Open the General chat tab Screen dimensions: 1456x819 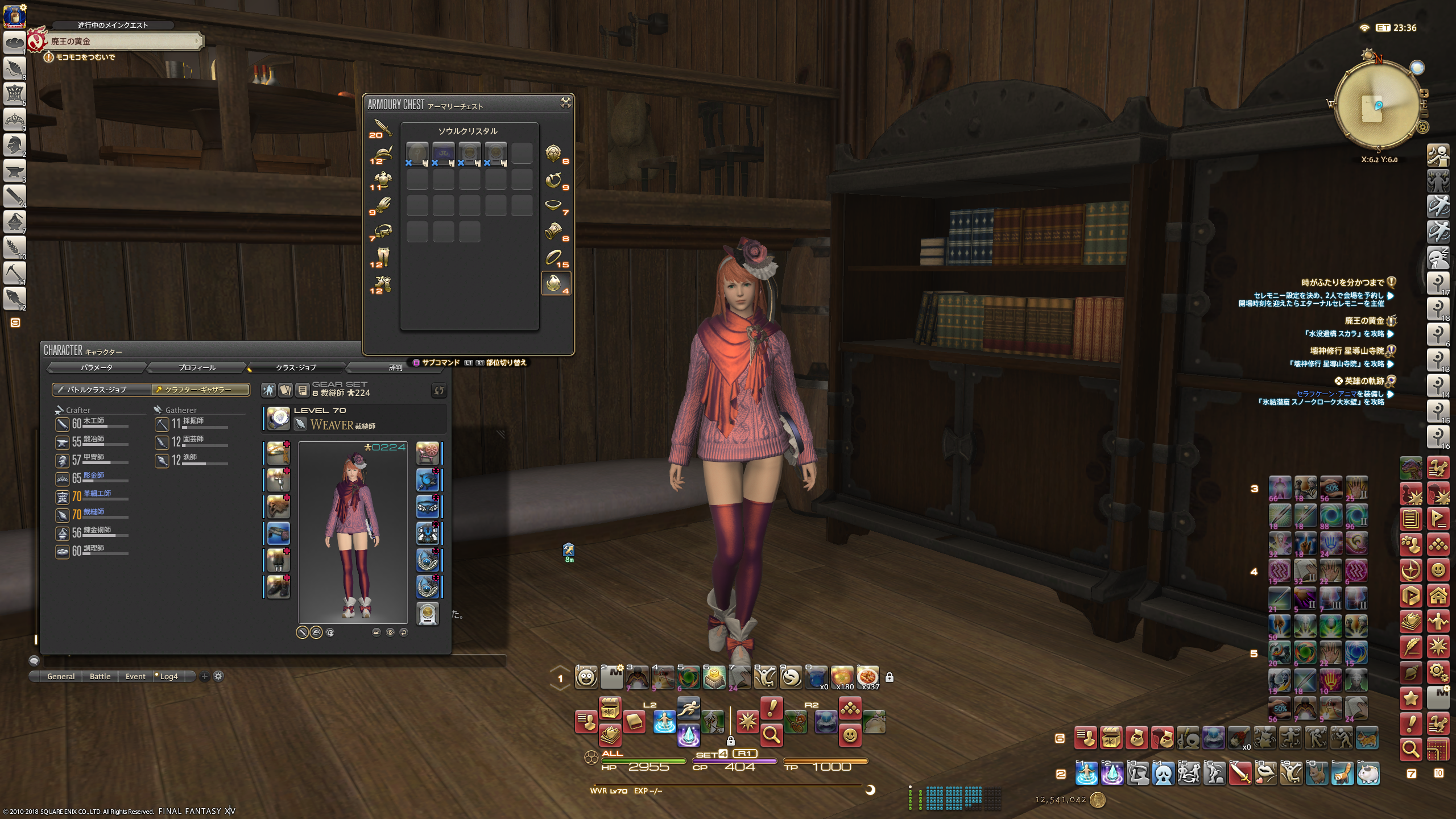61,676
